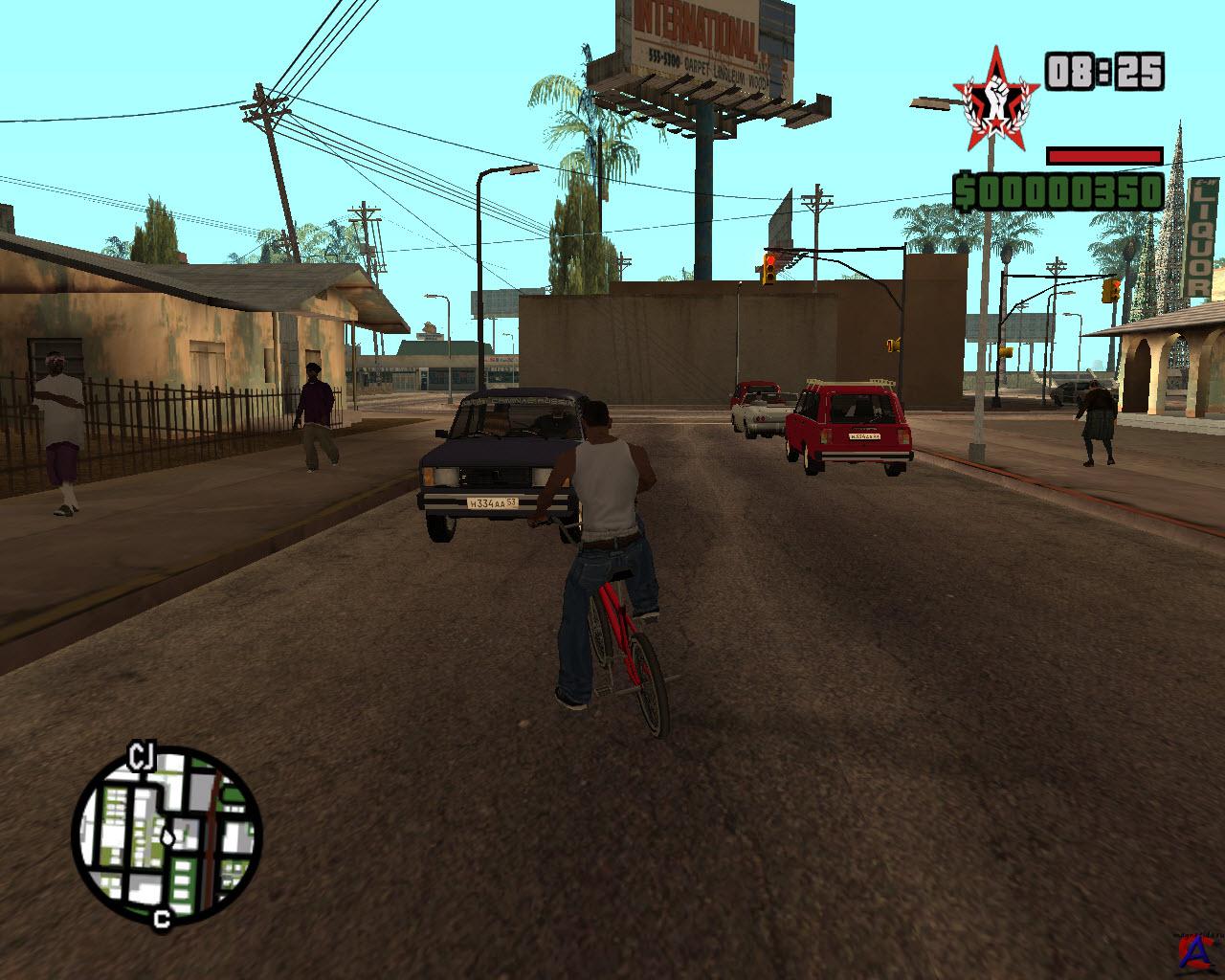Select the CJ marker on the minimap
Viewport: 1225px width, 980px height.
142,760
